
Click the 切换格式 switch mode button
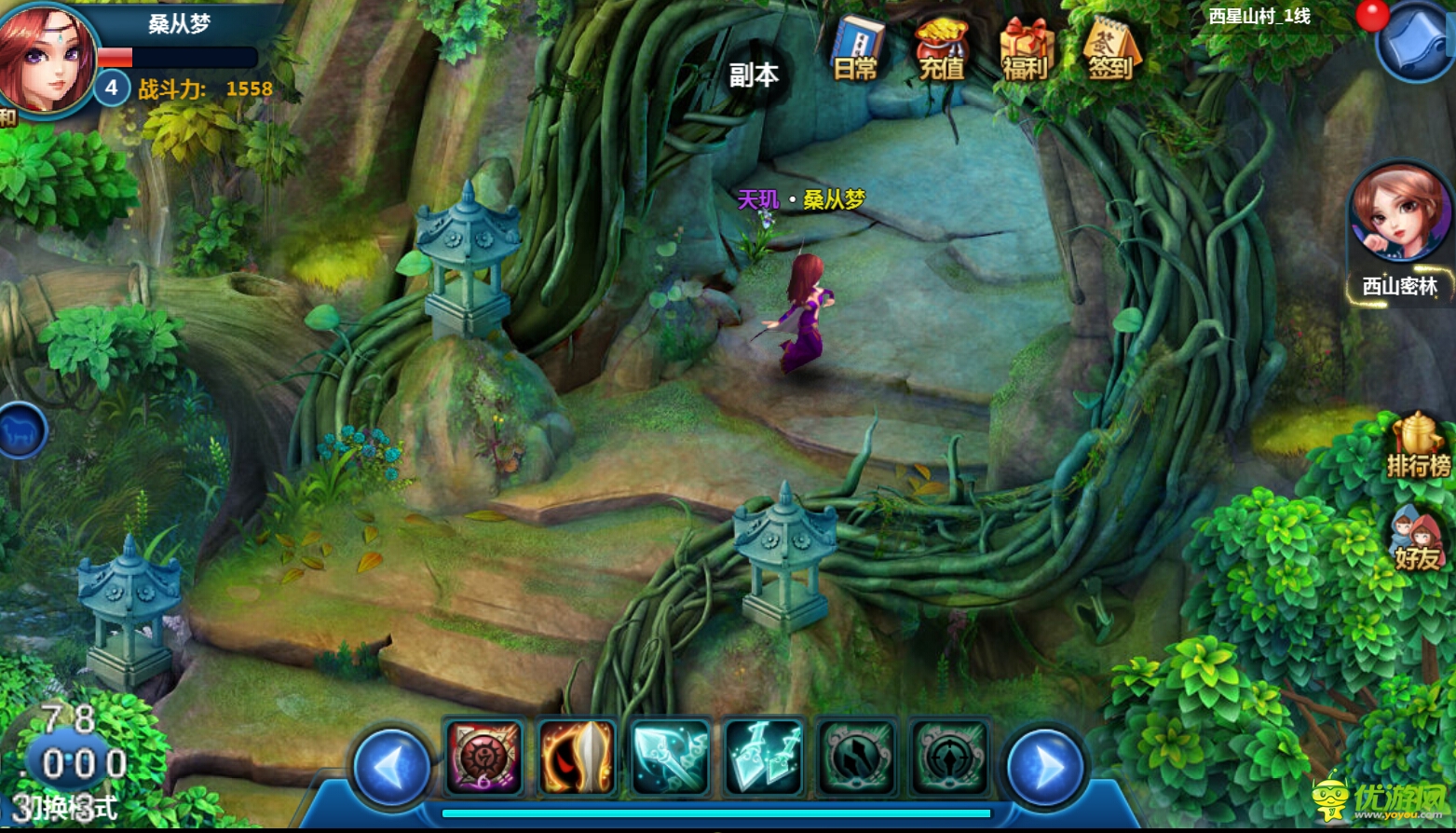[67, 808]
